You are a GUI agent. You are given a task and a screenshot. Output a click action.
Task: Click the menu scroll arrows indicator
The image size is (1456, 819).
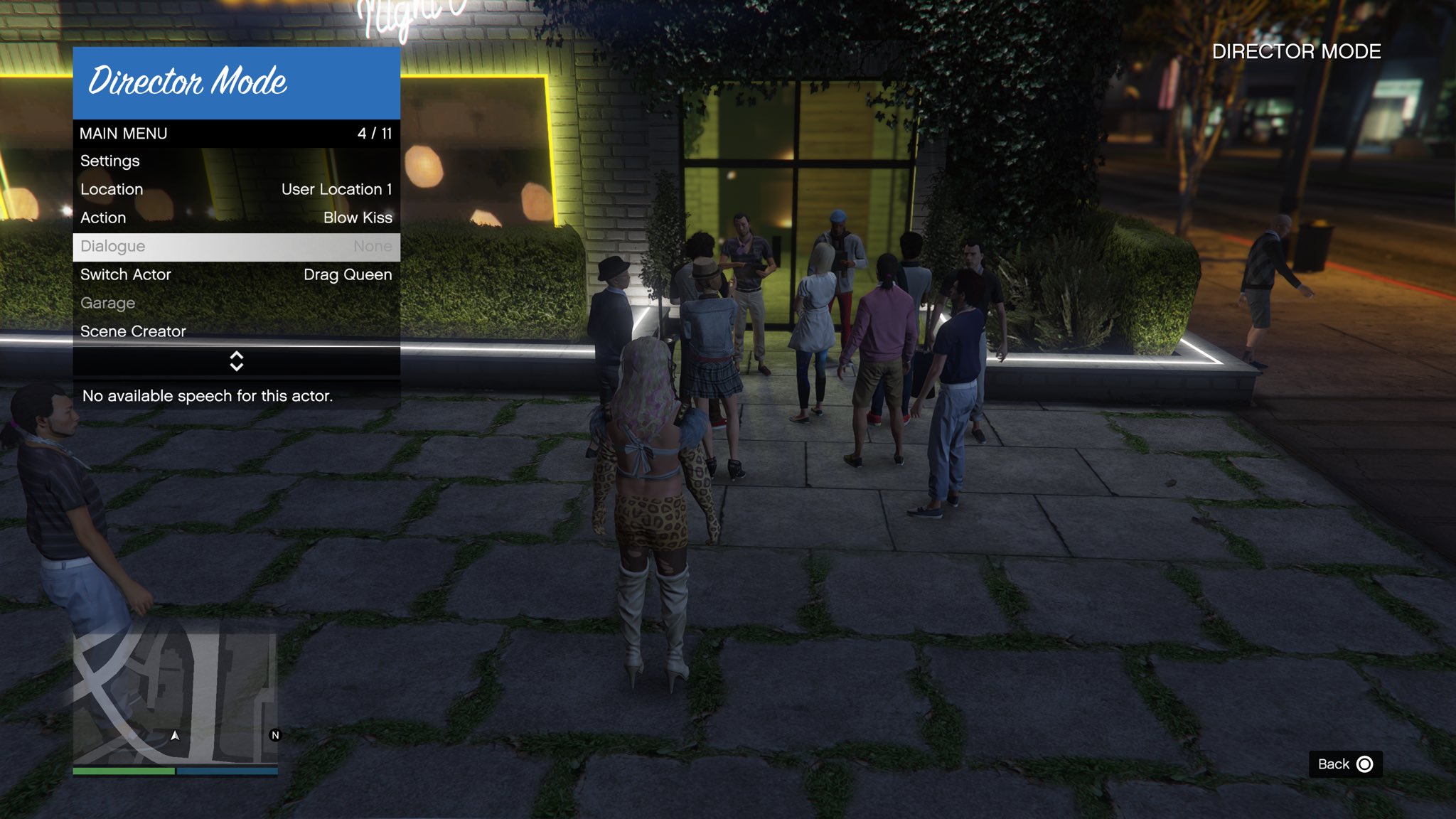coord(237,361)
